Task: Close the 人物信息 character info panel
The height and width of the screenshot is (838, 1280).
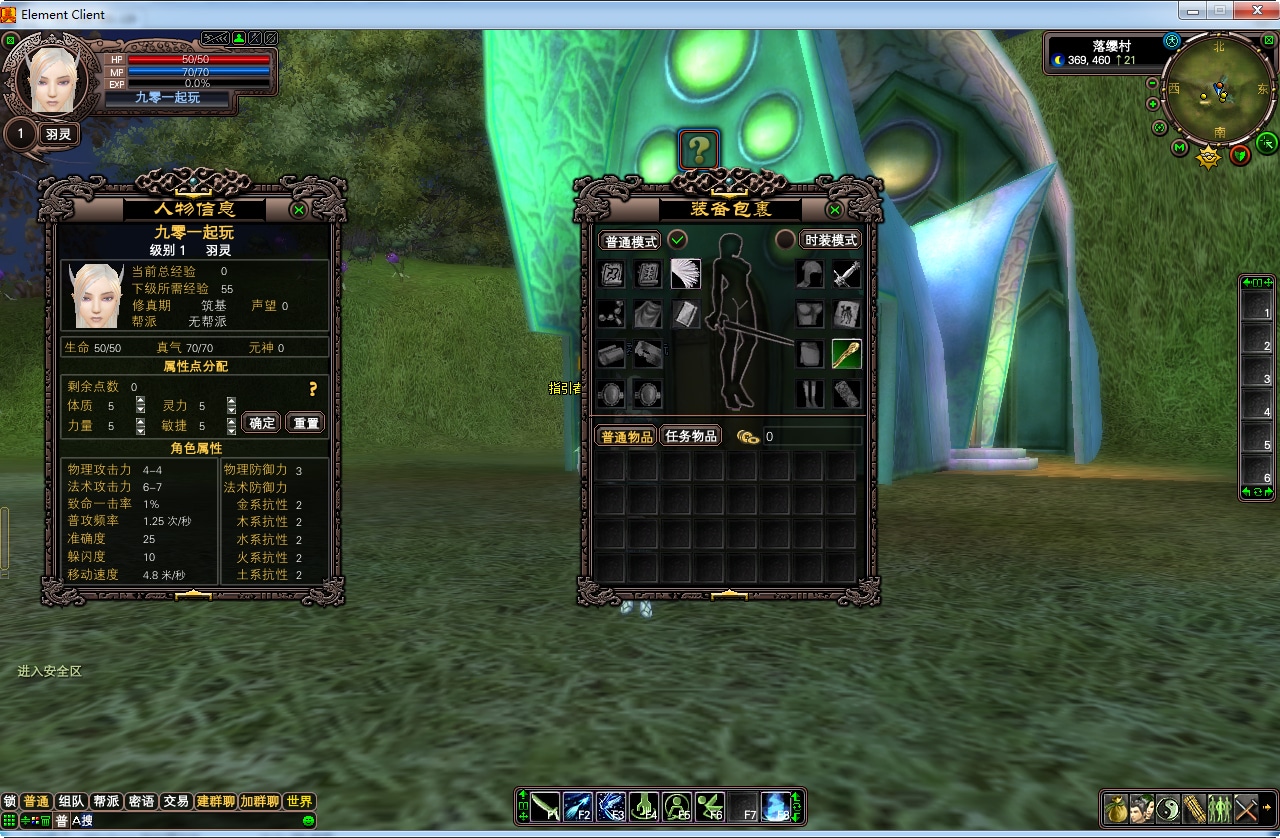Action: (298, 210)
